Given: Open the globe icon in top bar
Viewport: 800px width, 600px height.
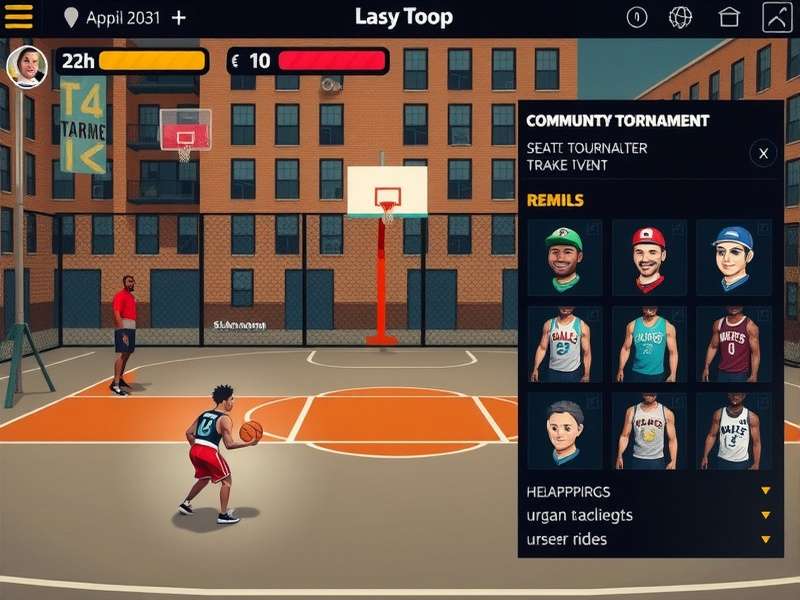Looking at the screenshot, I should (x=681, y=17).
